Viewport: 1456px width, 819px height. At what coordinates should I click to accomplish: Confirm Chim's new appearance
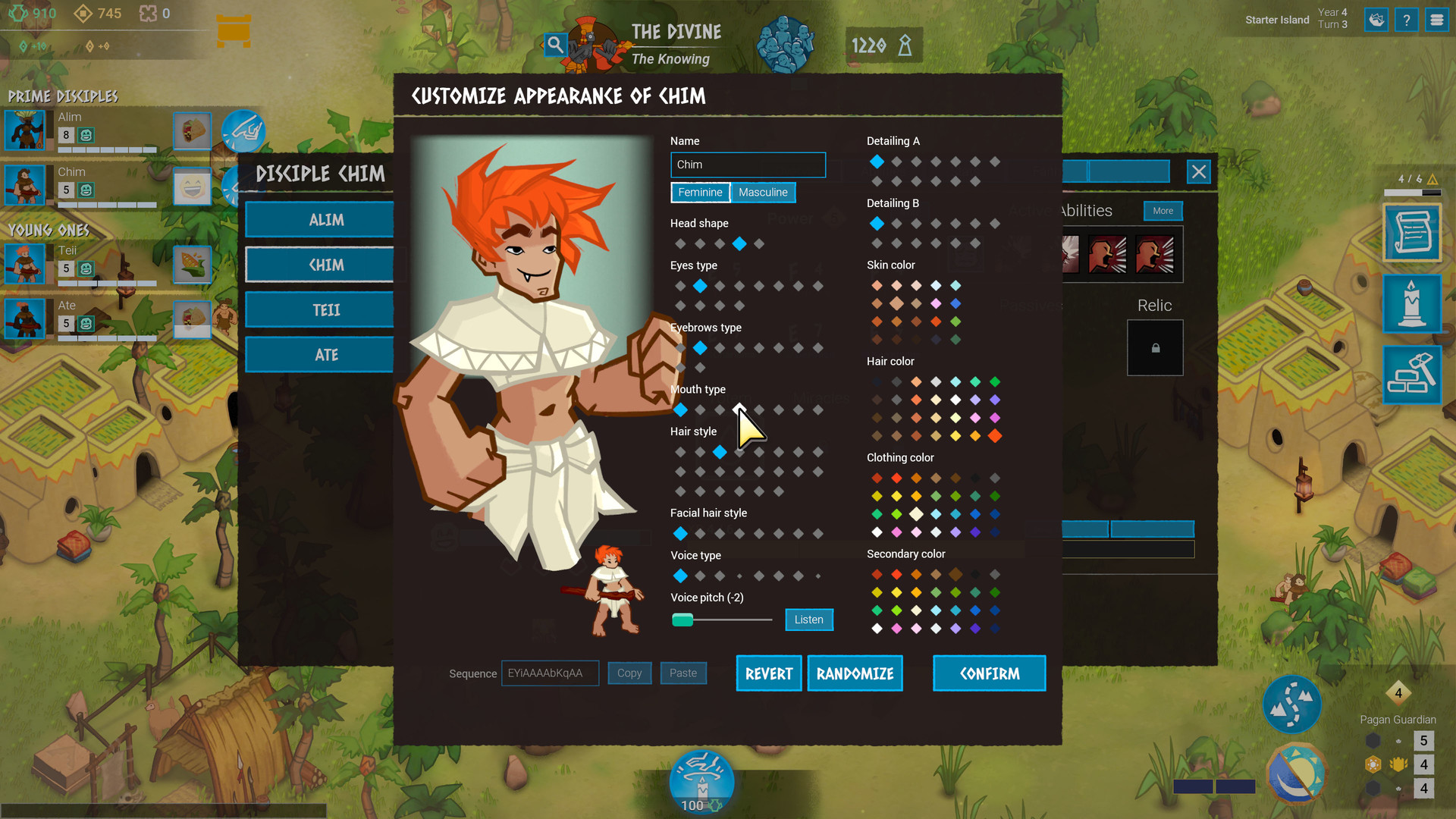click(989, 673)
